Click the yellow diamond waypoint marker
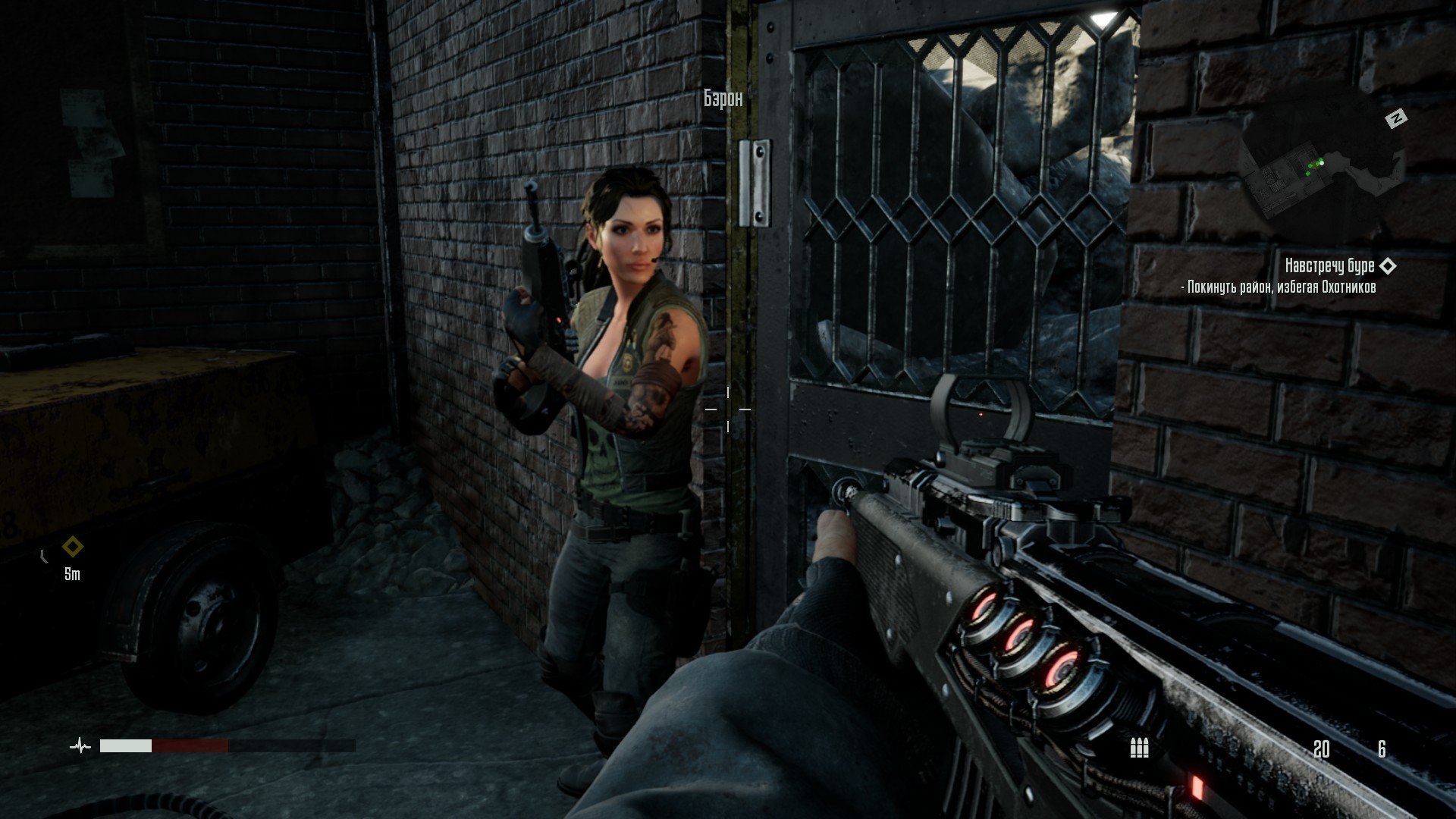Viewport: 1456px width, 819px height. (x=72, y=546)
